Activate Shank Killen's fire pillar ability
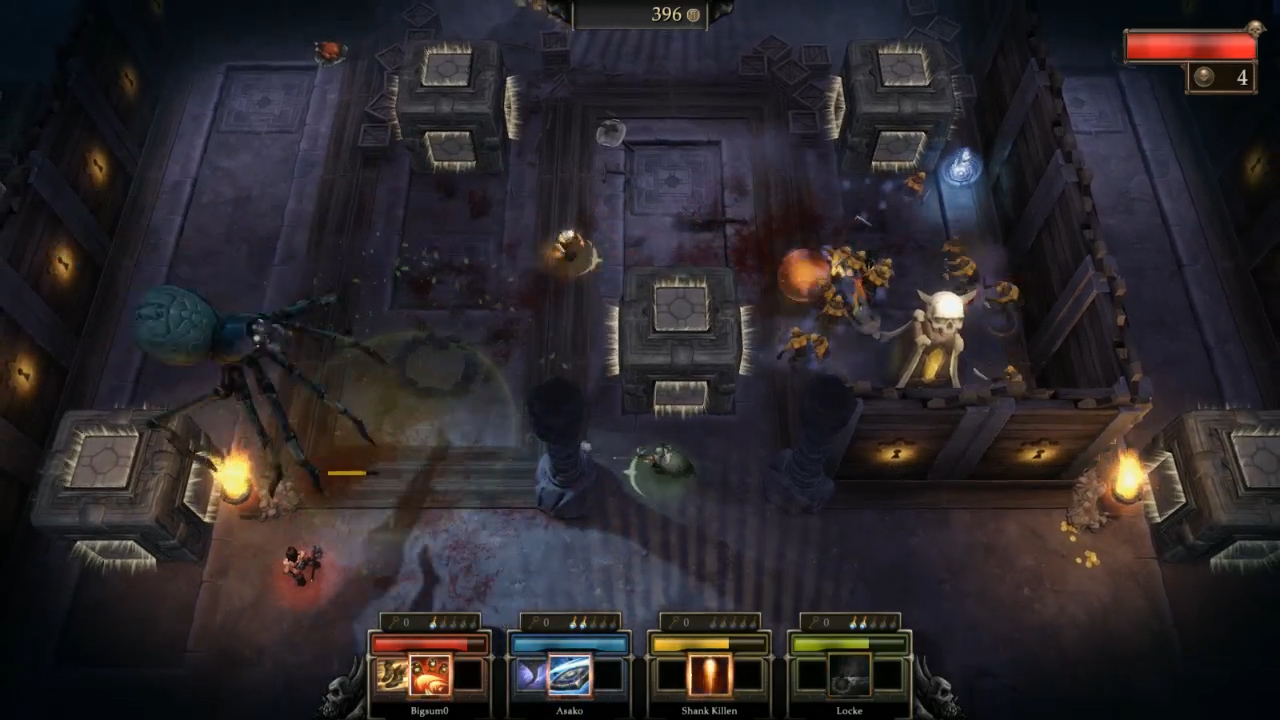 point(710,675)
